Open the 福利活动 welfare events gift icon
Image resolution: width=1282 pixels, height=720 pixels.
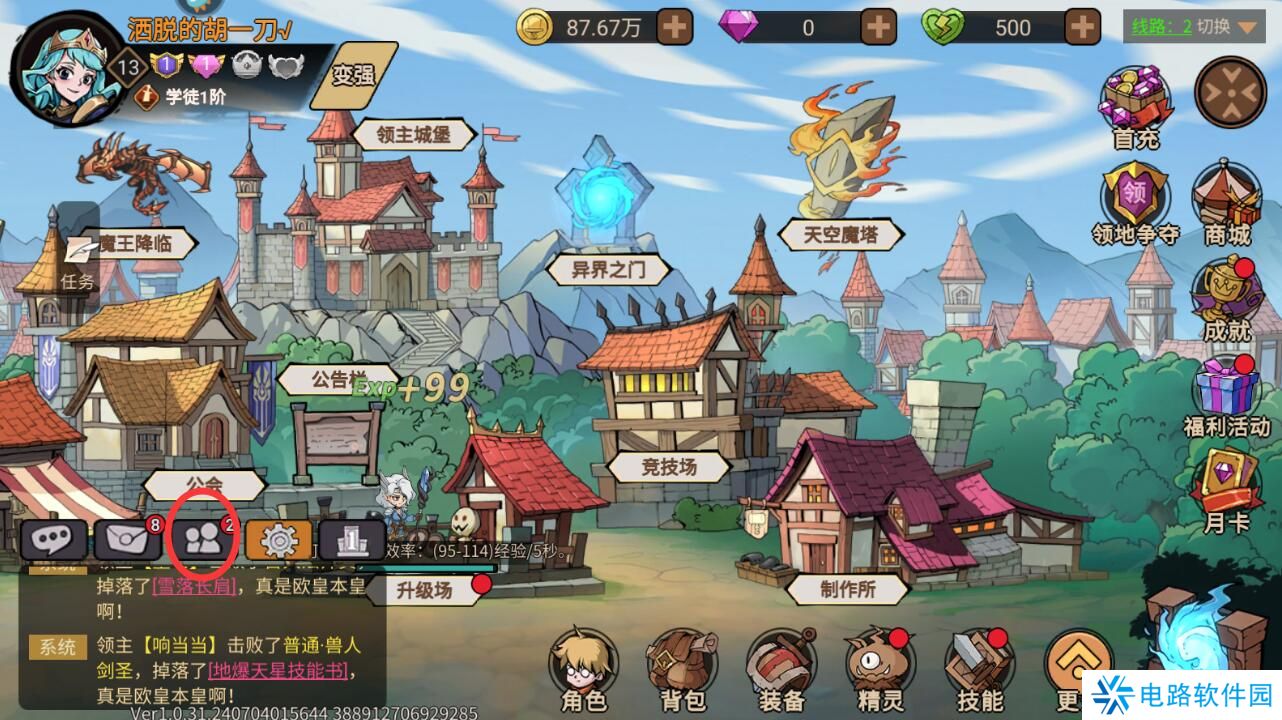click(1224, 385)
